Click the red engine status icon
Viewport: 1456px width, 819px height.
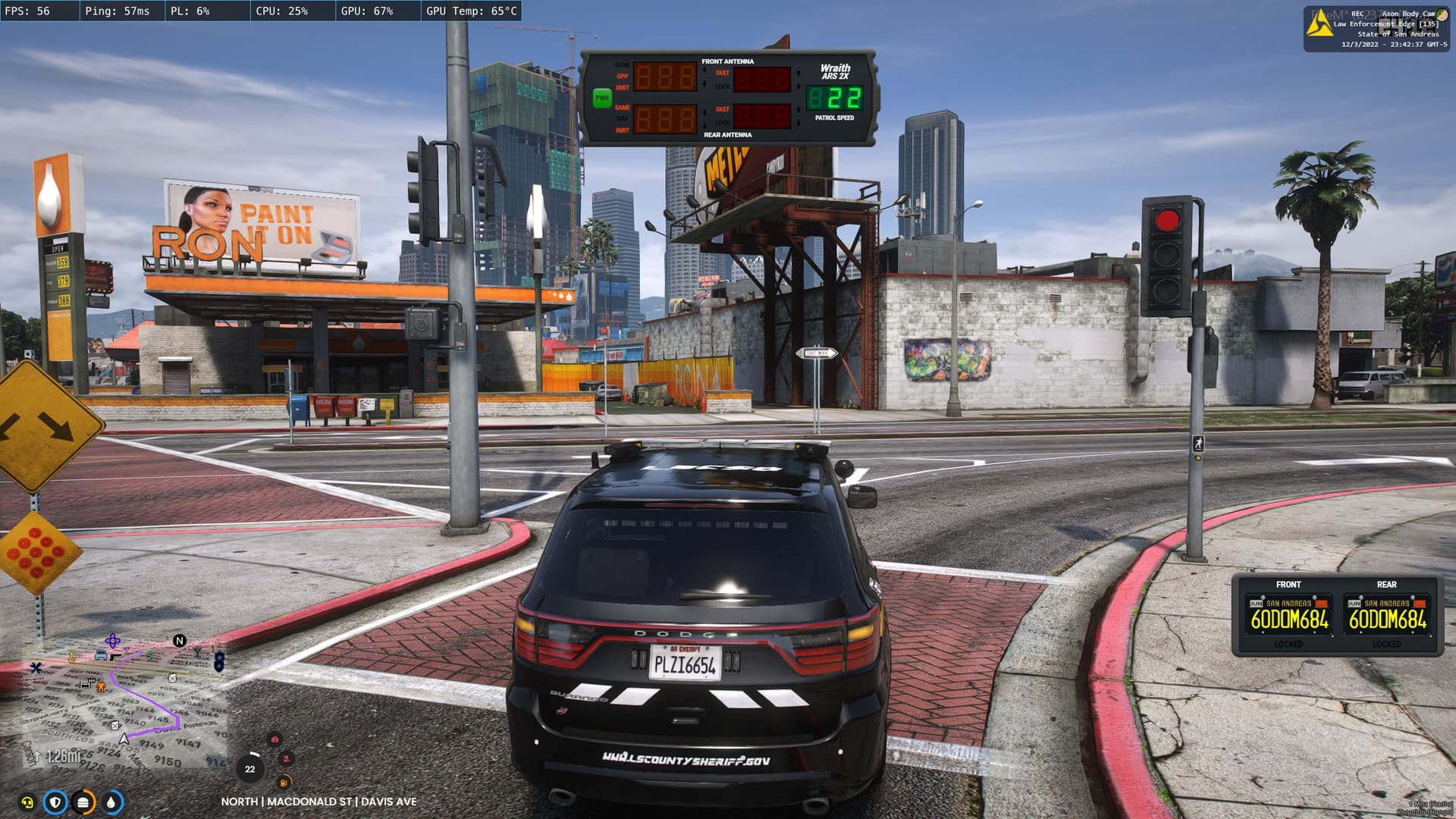click(x=275, y=739)
